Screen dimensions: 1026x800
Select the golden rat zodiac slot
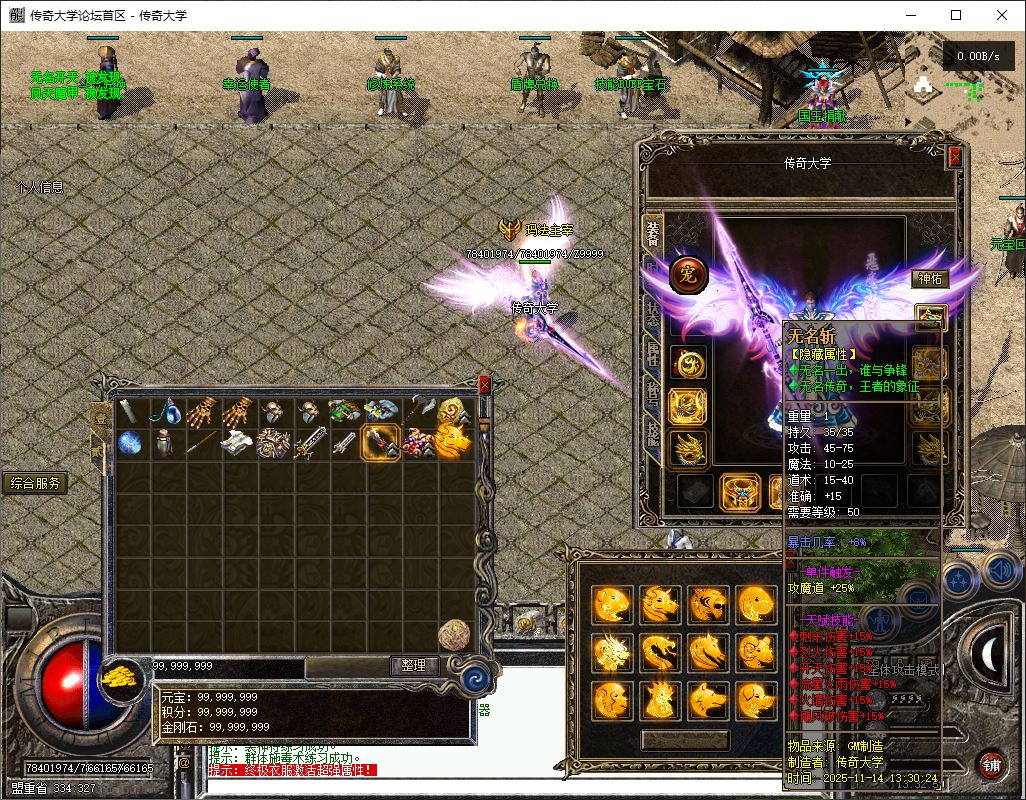[x=611, y=603]
